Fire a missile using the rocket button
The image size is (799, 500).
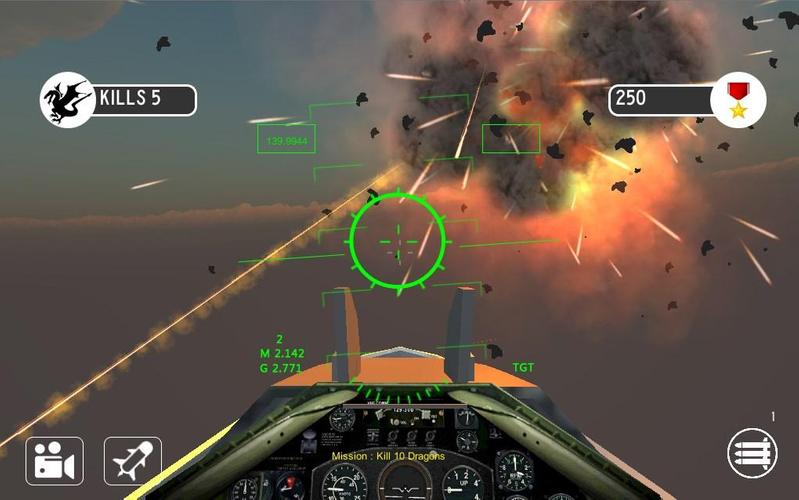pyautogui.click(x=132, y=461)
